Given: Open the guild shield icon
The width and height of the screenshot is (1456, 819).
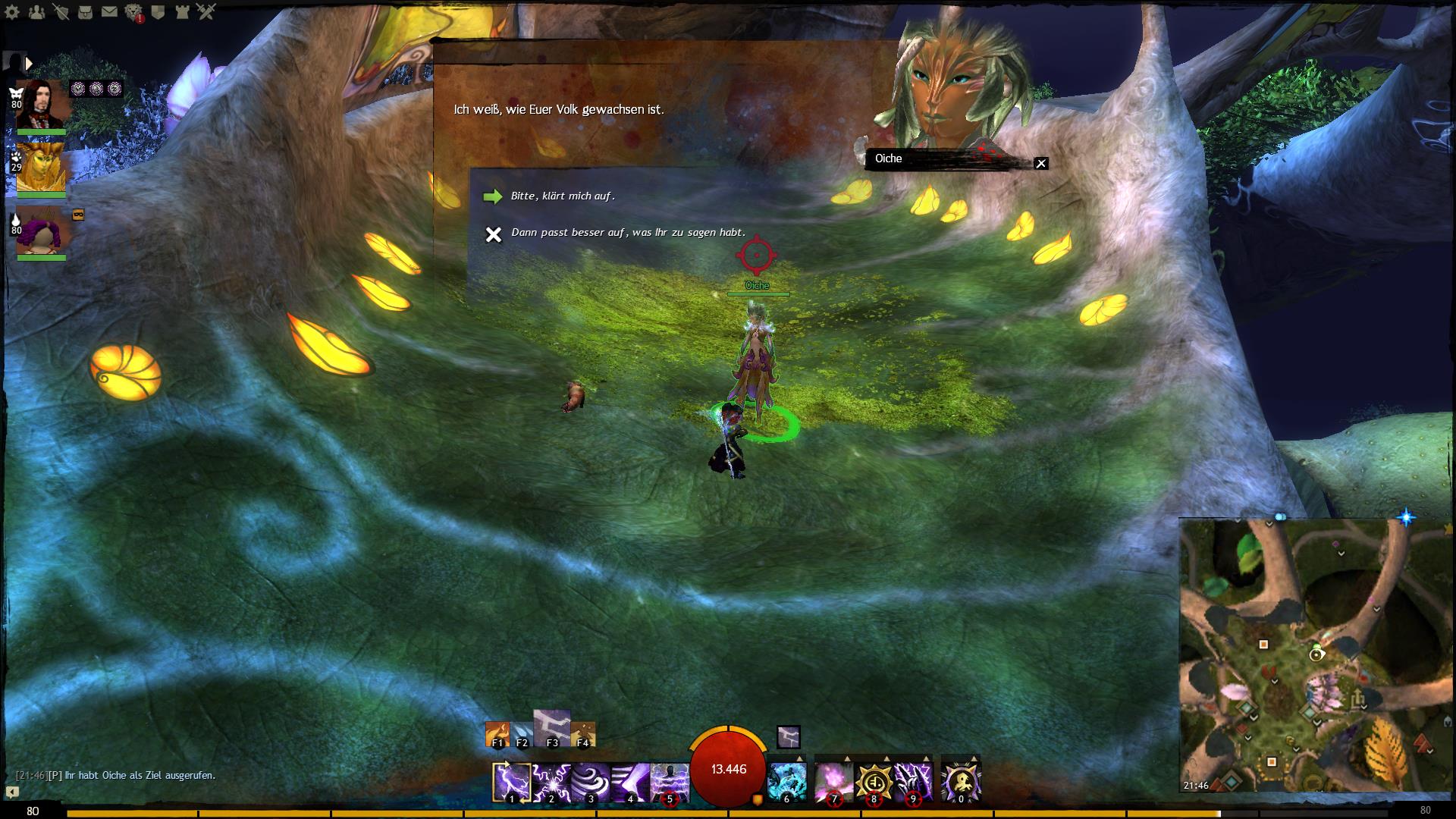Looking at the screenshot, I should (x=158, y=12).
